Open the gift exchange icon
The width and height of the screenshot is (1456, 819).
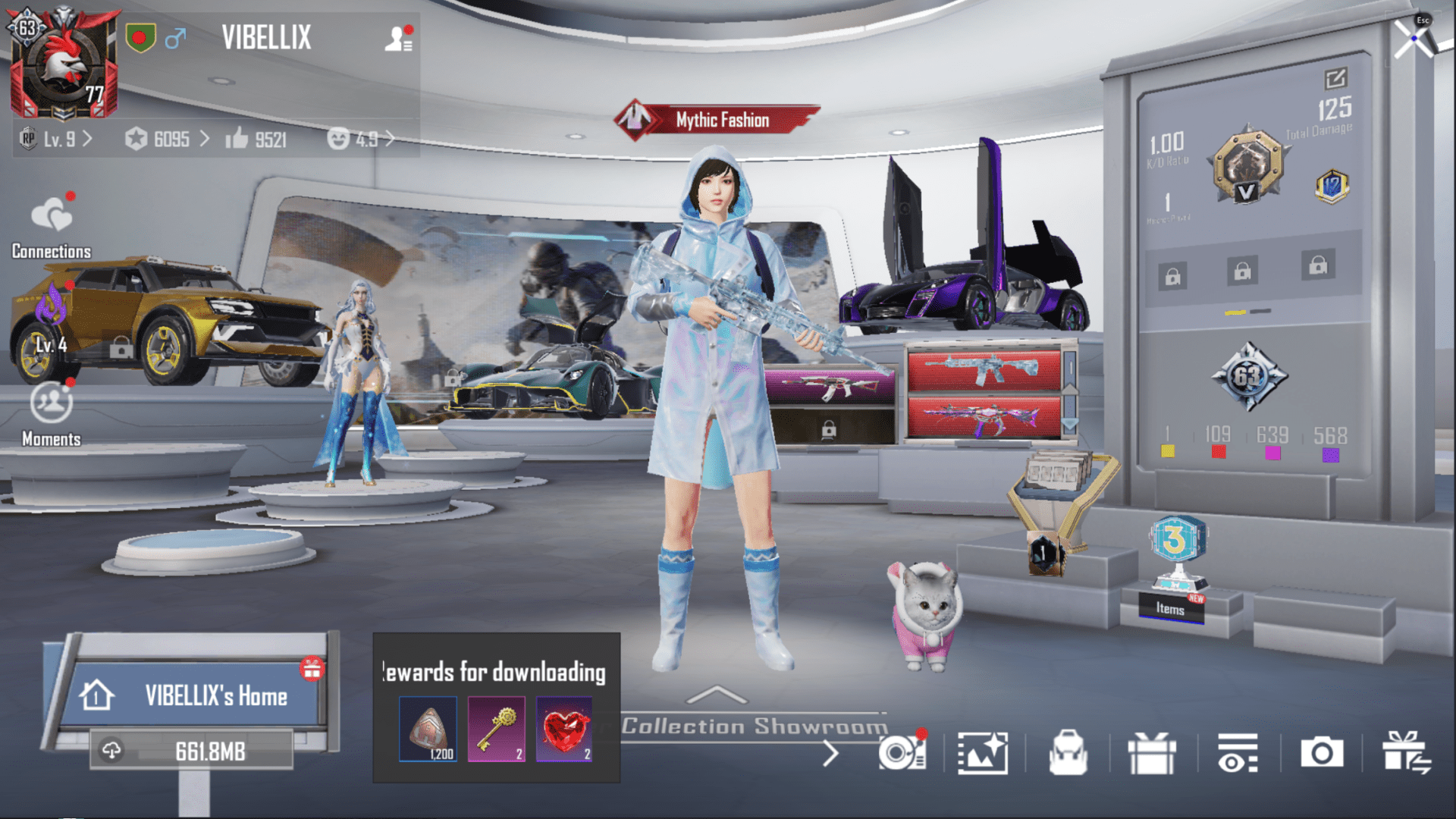(x=1407, y=754)
